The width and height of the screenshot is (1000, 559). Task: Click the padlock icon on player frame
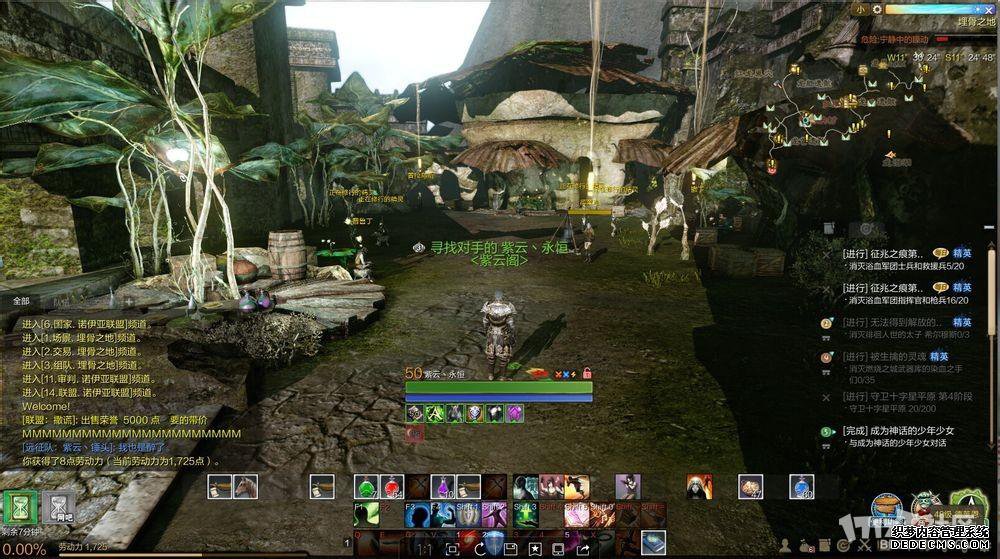pos(587,373)
